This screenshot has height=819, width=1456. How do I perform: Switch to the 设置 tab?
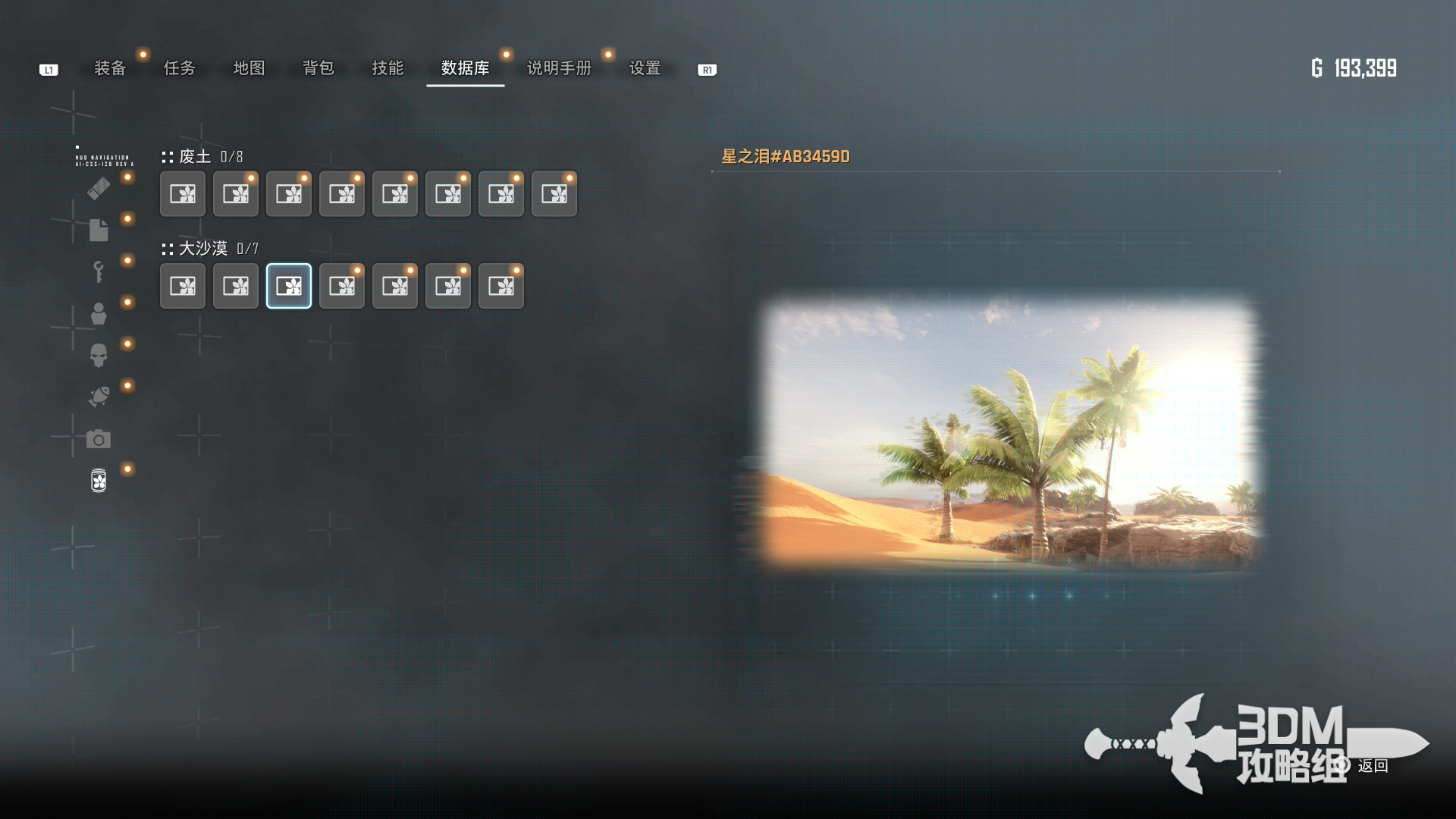[x=645, y=68]
